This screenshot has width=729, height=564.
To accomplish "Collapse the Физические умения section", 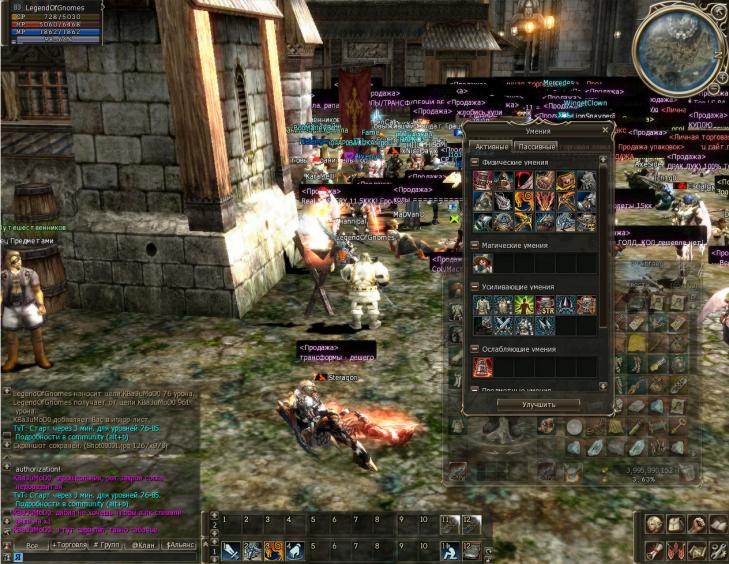I will coord(476,162).
